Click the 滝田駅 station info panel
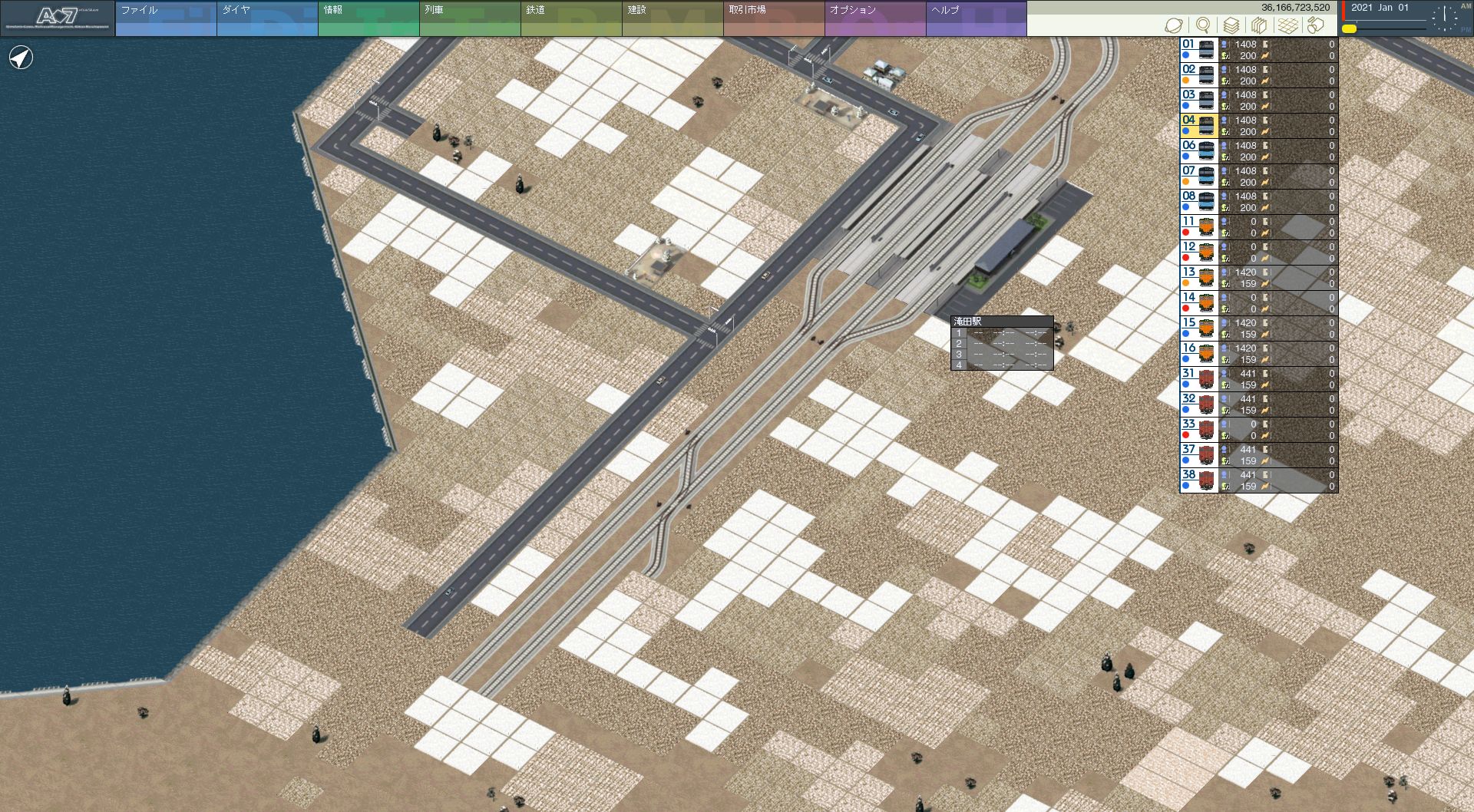 tap(1002, 343)
